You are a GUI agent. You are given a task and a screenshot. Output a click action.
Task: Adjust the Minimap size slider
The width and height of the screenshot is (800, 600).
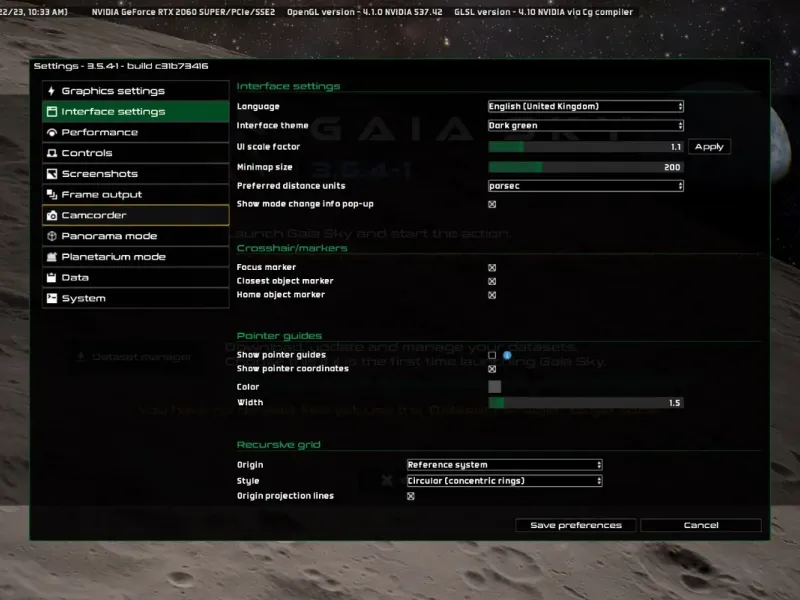coord(585,167)
